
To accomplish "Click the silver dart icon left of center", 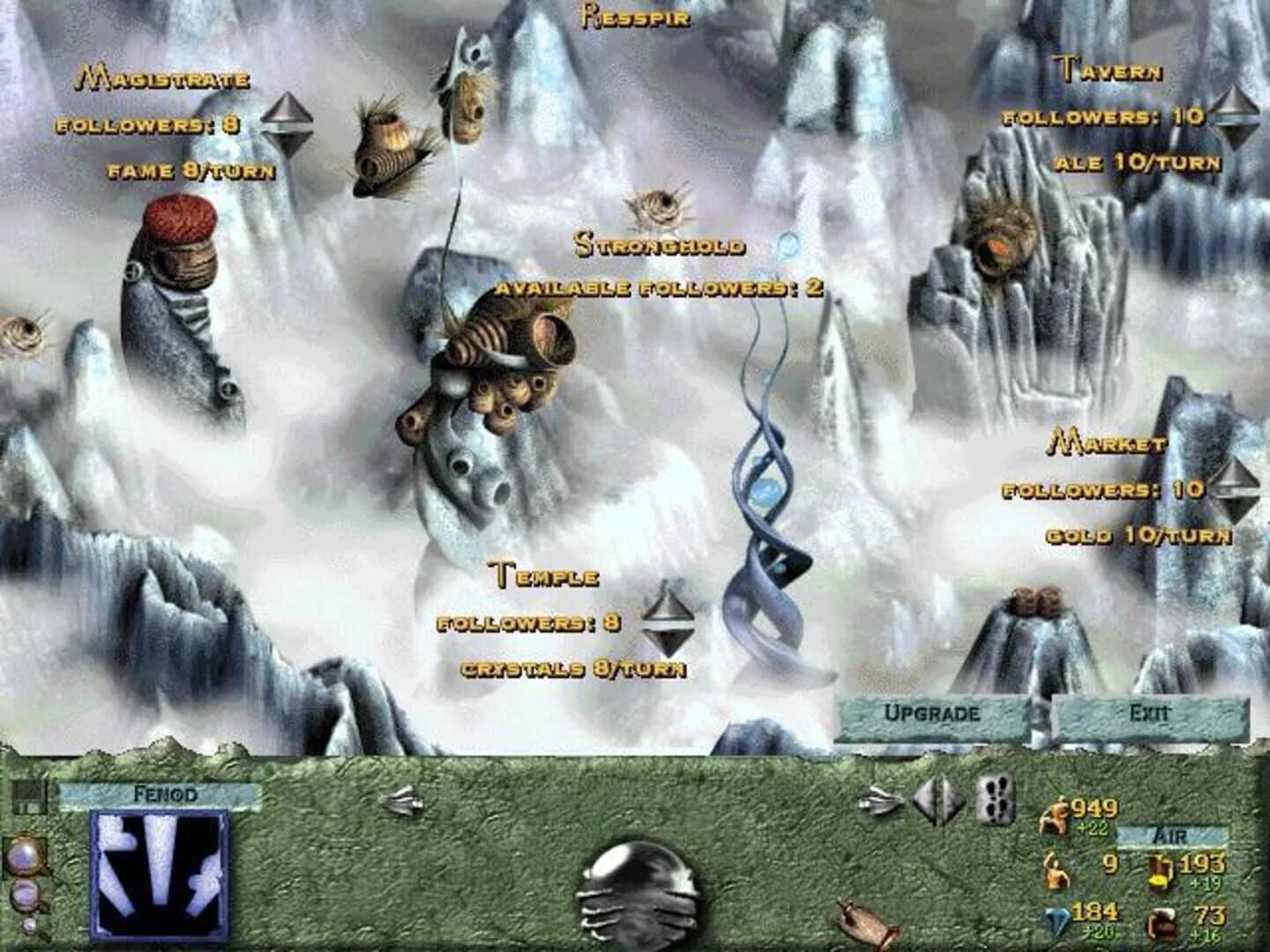I will tap(402, 800).
